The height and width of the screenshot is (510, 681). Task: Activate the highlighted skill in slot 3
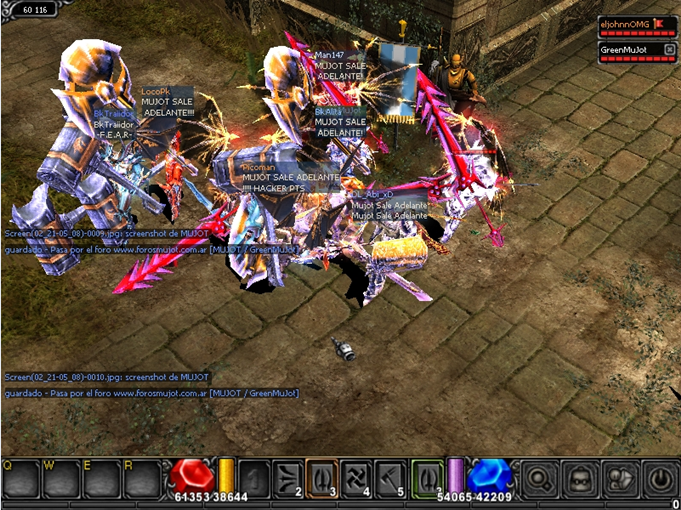pyautogui.click(x=321, y=476)
